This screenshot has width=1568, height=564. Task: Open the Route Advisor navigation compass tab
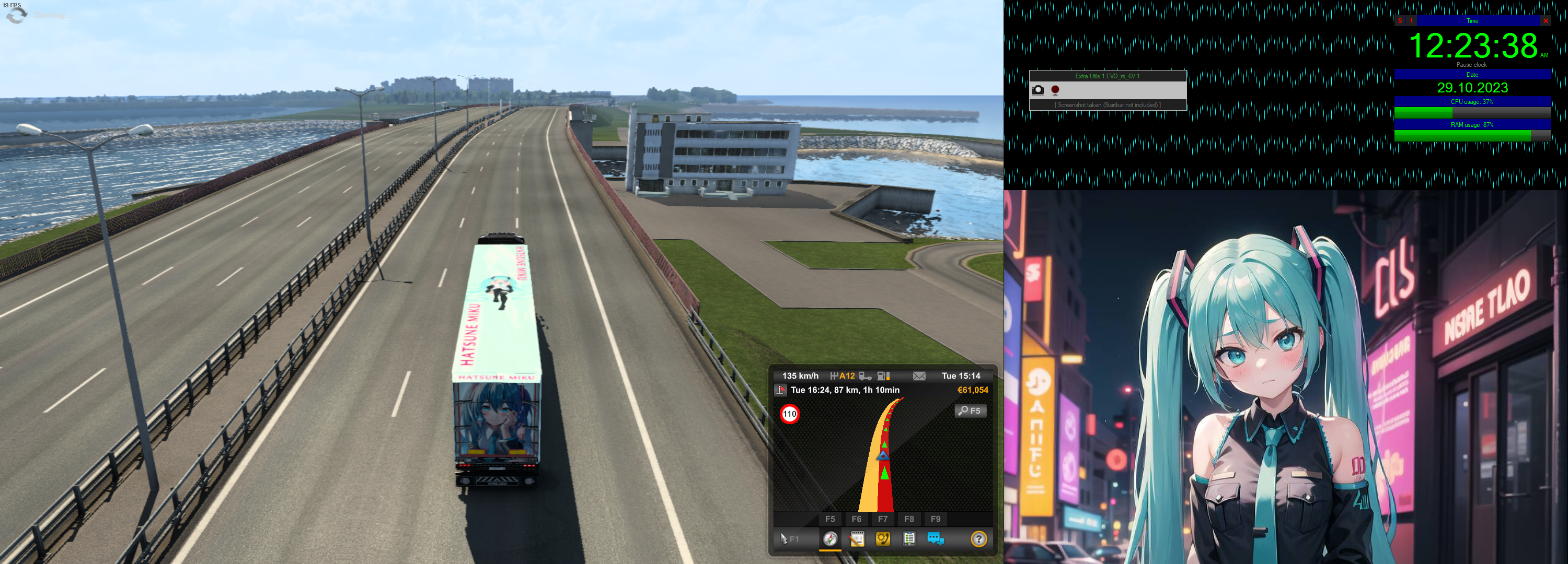pyautogui.click(x=829, y=538)
